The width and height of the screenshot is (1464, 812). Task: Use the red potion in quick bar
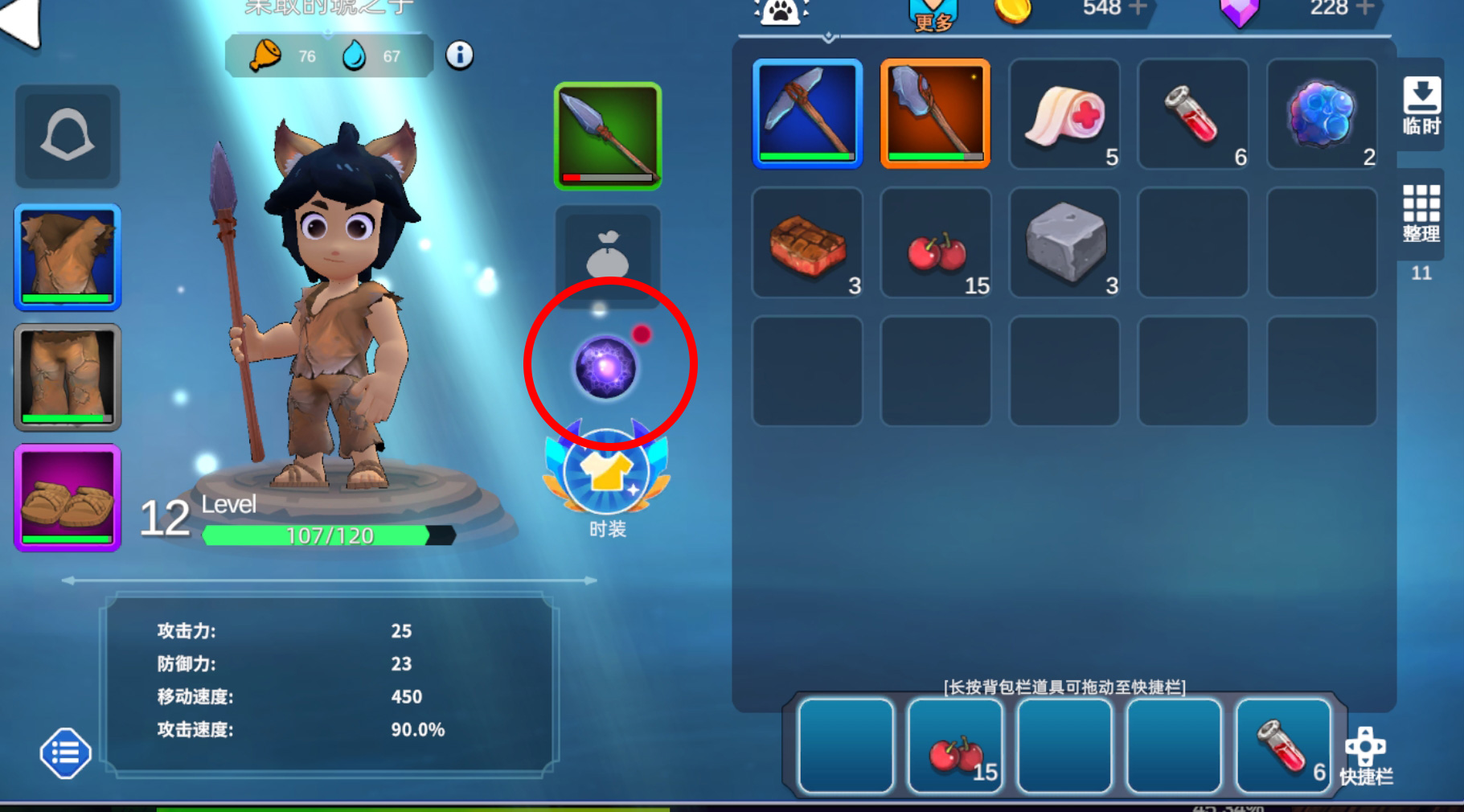coord(1283,746)
